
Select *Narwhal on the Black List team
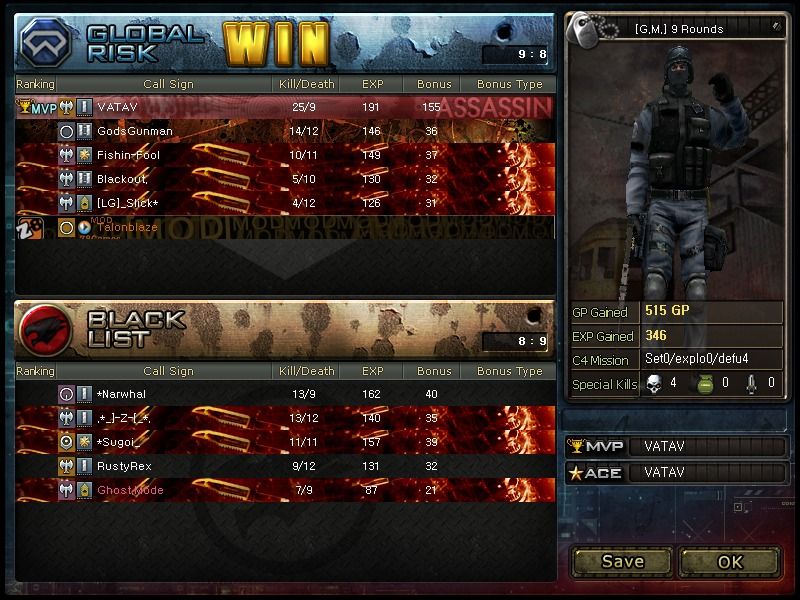[x=285, y=394]
